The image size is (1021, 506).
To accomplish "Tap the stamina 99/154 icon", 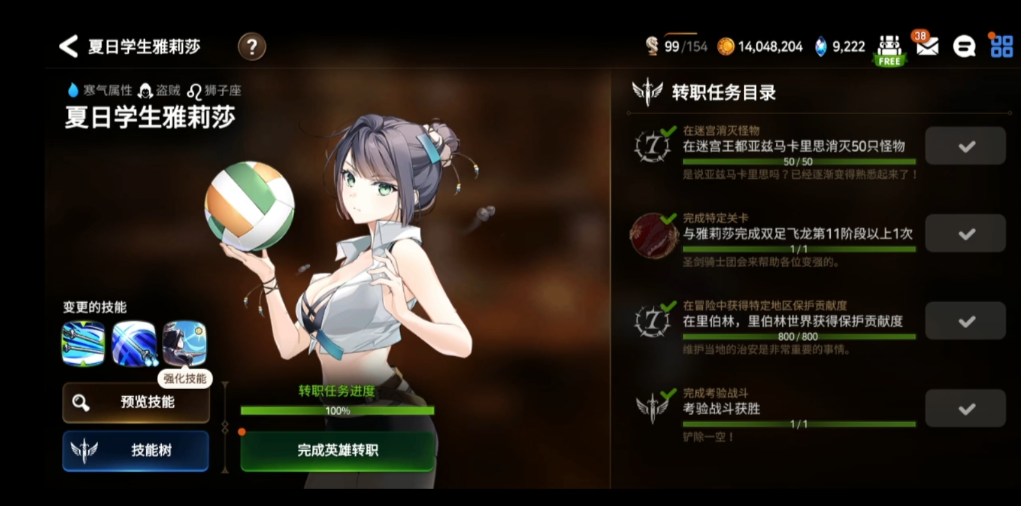I will tap(652, 46).
